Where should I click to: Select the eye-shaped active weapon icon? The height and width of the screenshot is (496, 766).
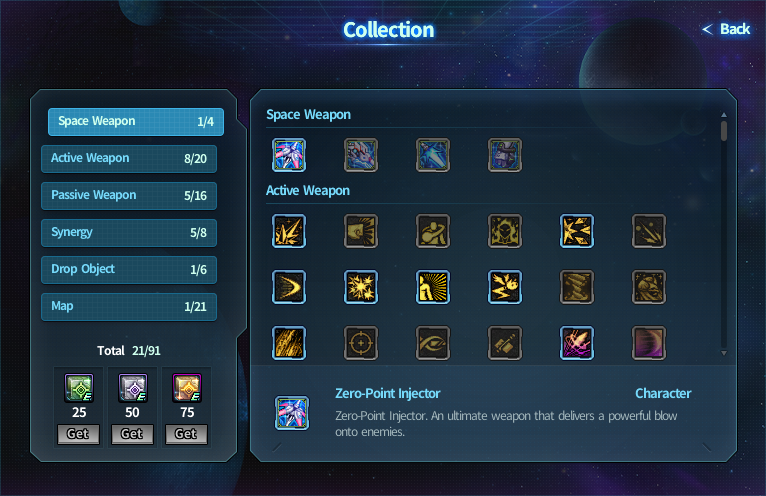[433, 343]
